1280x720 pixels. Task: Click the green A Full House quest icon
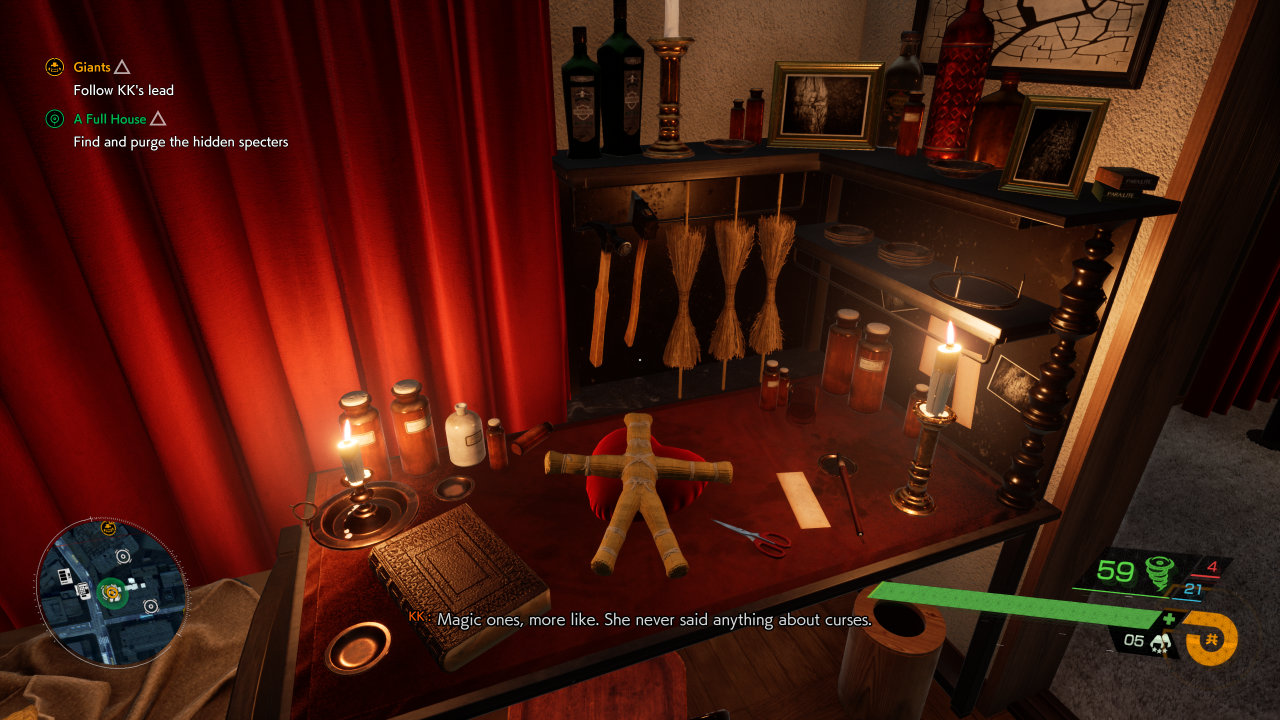click(55, 119)
